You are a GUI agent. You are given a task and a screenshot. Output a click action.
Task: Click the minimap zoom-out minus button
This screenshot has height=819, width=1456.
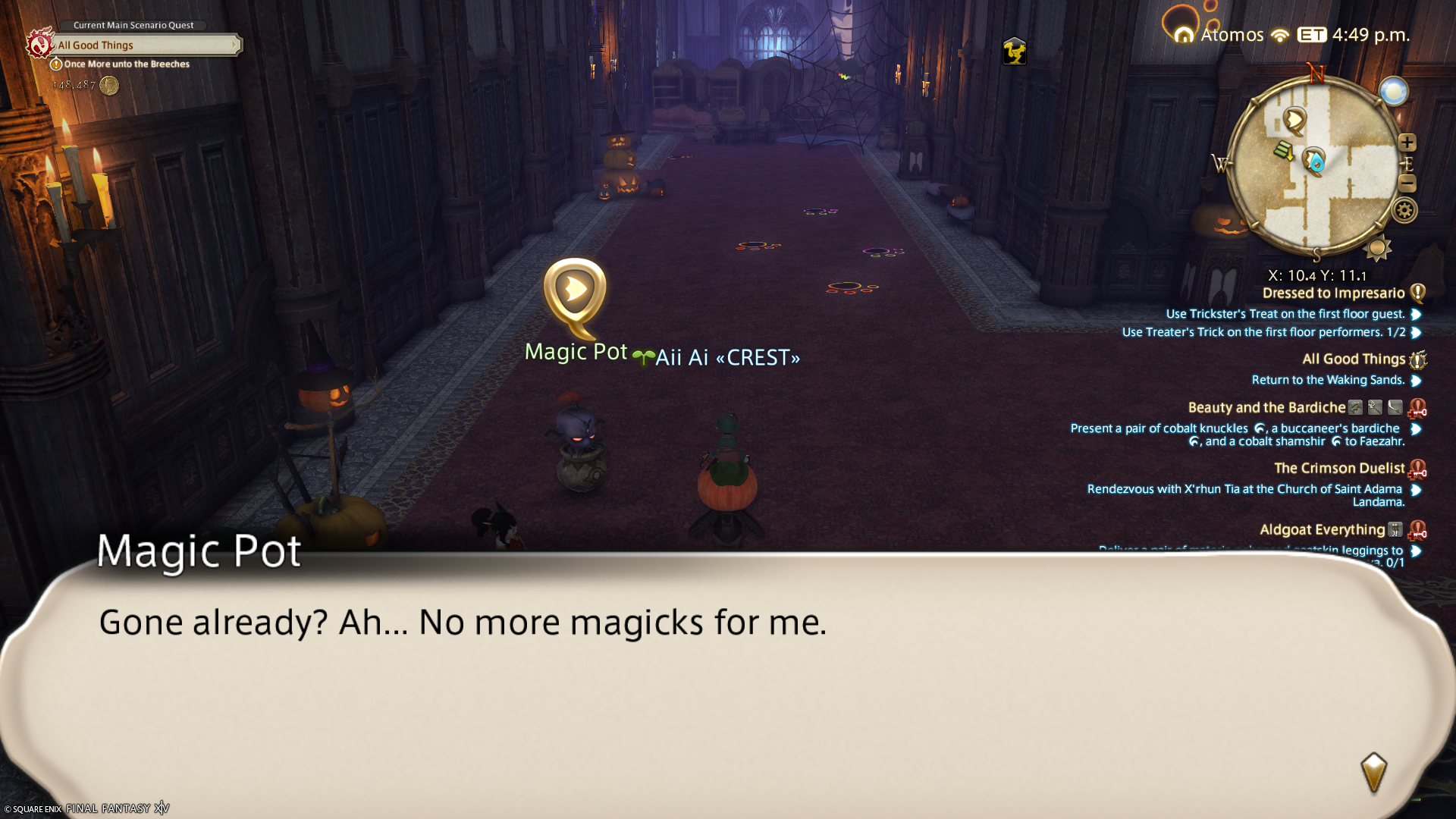[x=1407, y=184]
